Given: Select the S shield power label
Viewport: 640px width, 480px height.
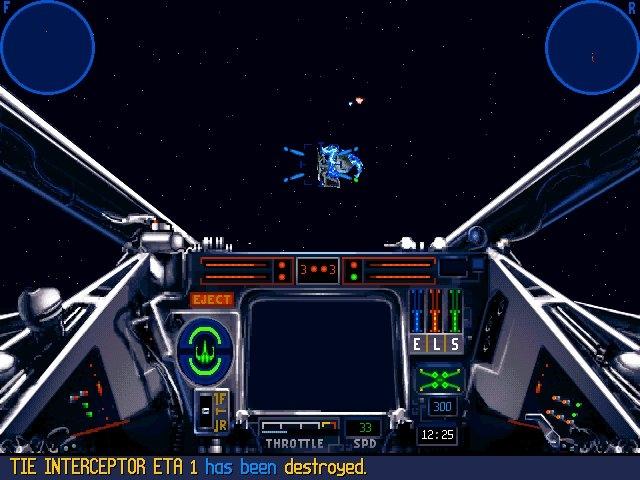Looking at the screenshot, I should (x=454, y=344).
